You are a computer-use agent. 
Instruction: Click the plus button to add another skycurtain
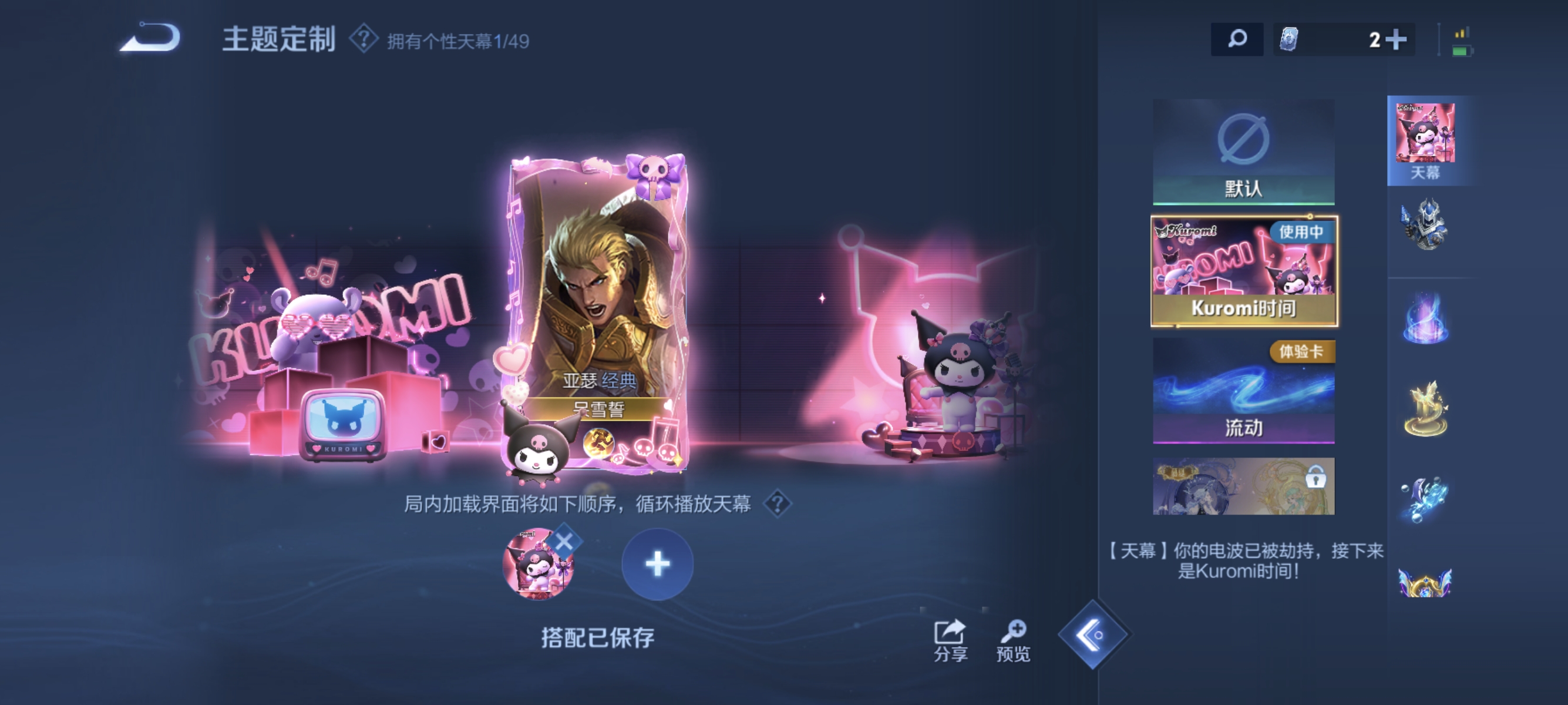click(x=656, y=565)
